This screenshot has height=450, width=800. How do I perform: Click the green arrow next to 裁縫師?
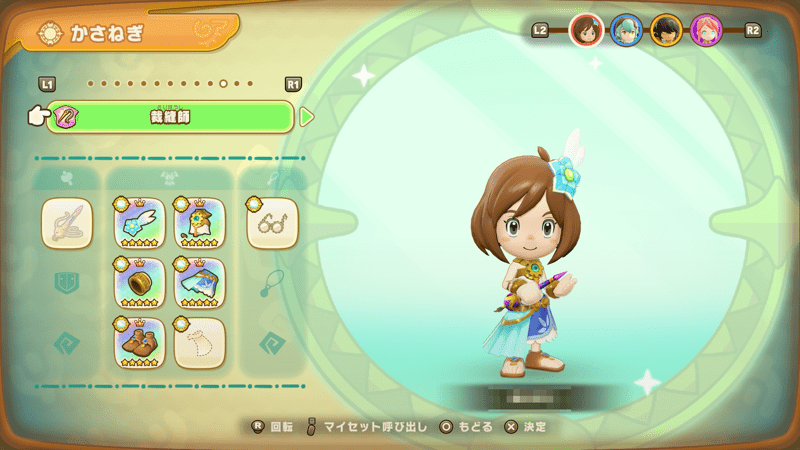307,117
